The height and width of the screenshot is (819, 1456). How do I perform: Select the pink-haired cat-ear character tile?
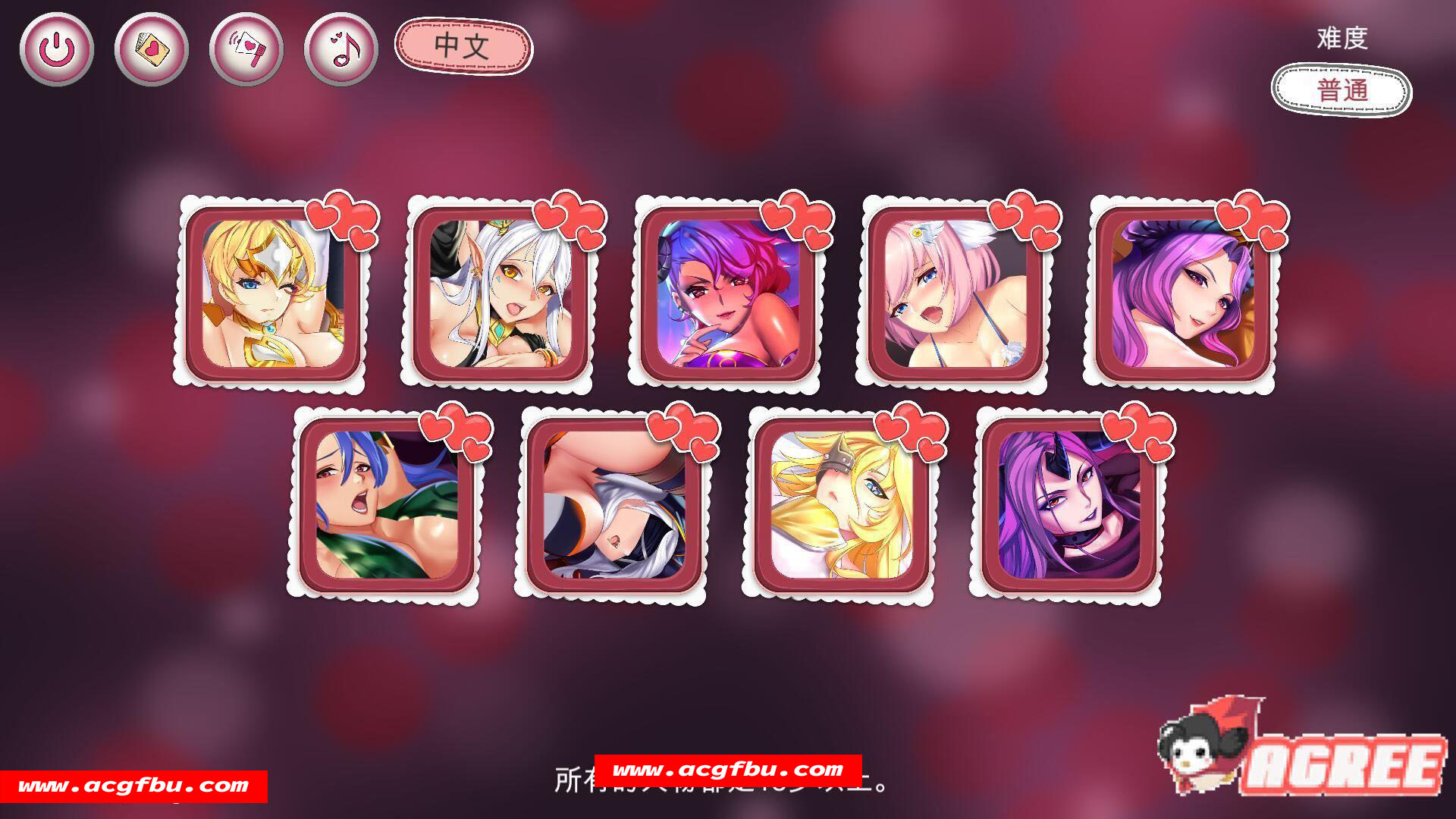click(x=955, y=293)
